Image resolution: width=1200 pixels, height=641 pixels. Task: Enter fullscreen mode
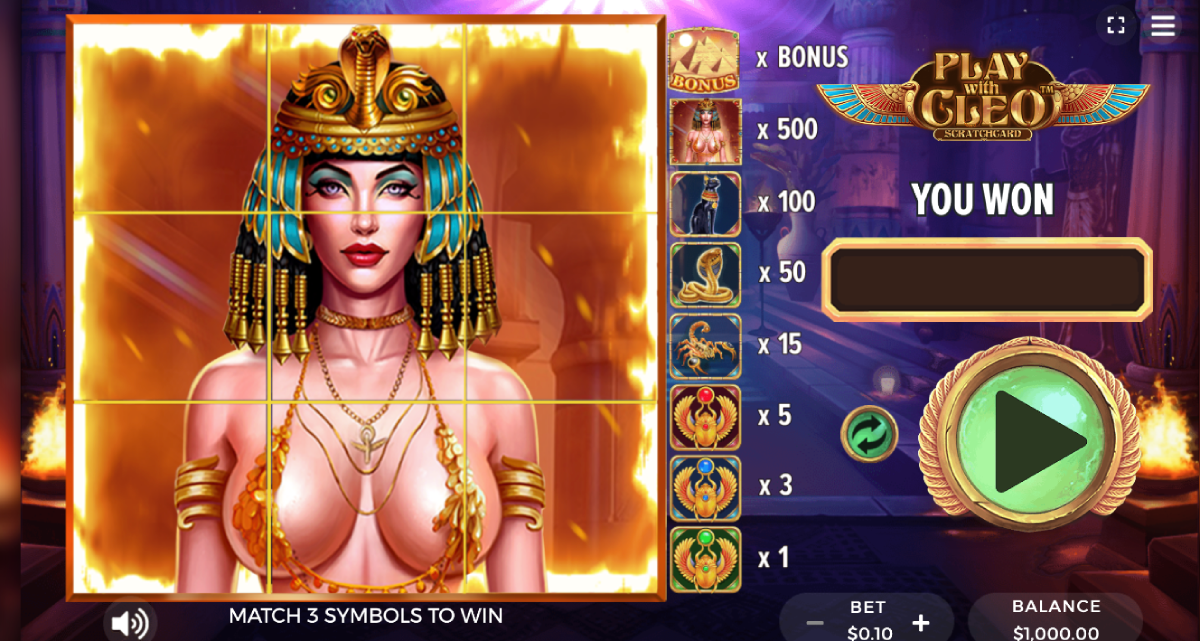(x=1116, y=25)
